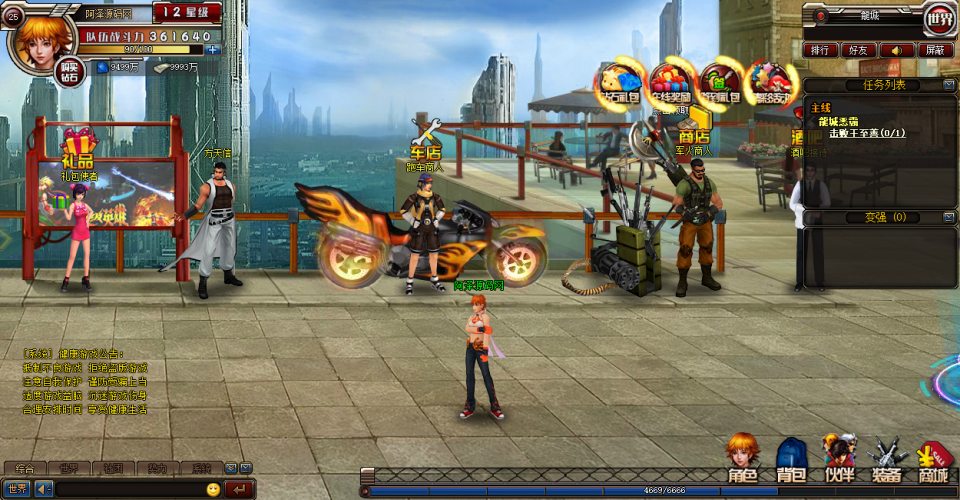Open the 伙伴 partners menu
The width and height of the screenshot is (960, 500).
(x=838, y=460)
